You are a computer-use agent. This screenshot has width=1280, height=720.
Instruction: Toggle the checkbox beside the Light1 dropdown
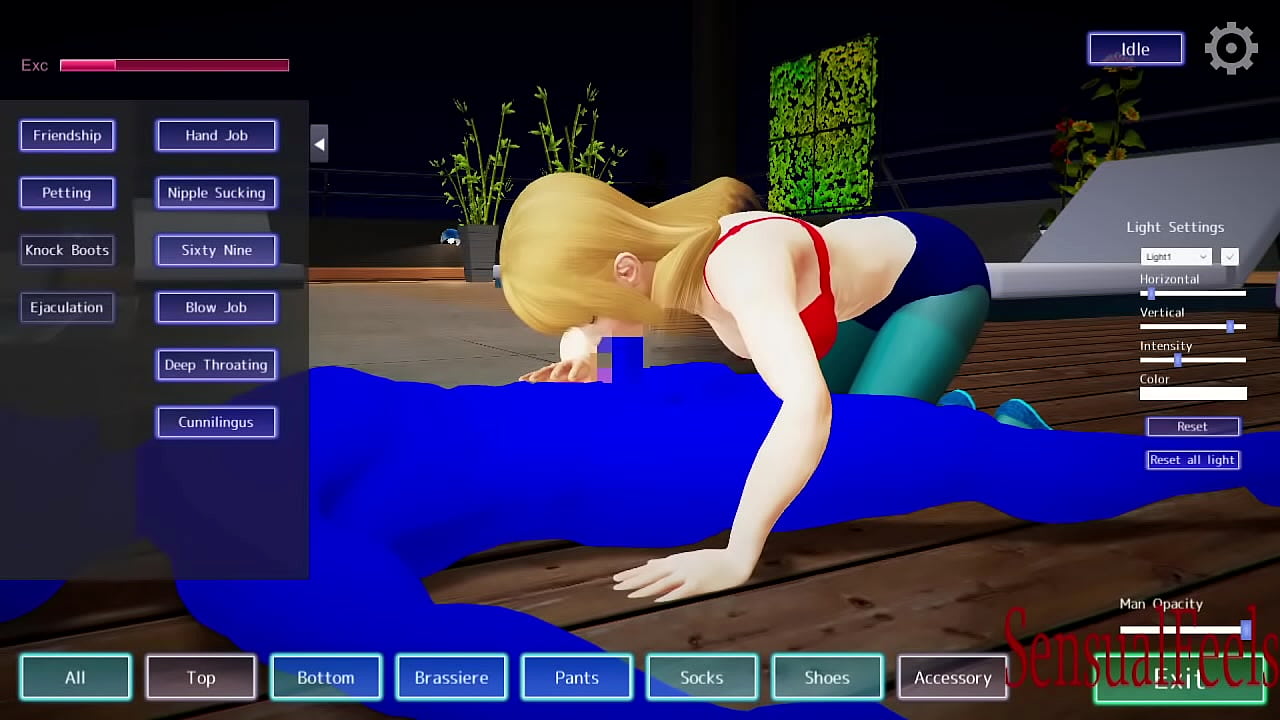point(1229,256)
